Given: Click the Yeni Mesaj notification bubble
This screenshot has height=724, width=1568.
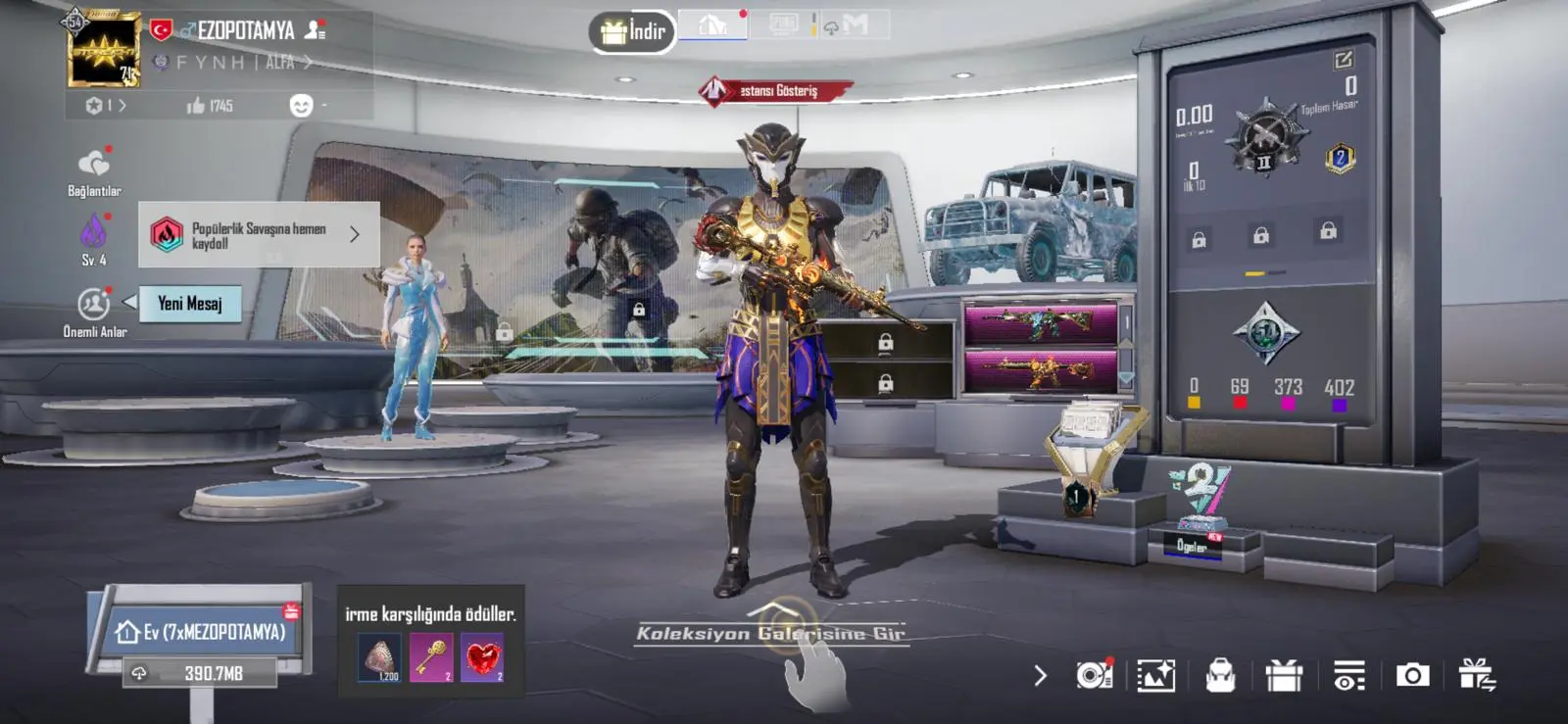Looking at the screenshot, I should point(190,304).
